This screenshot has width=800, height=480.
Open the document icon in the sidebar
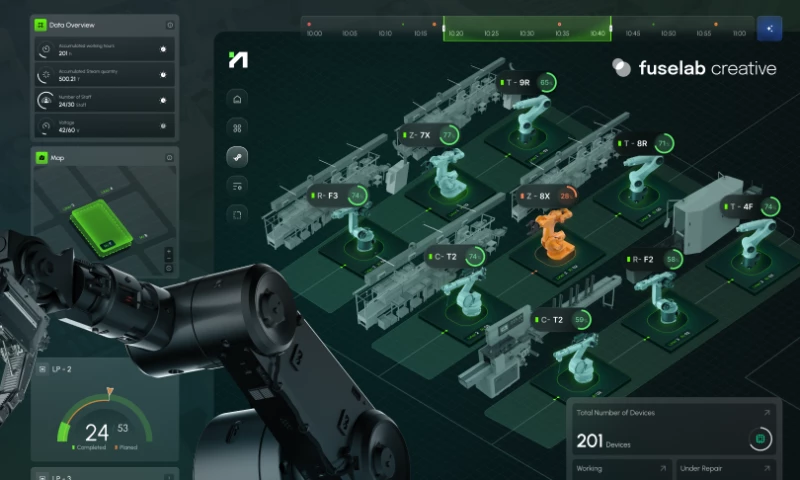(x=237, y=213)
